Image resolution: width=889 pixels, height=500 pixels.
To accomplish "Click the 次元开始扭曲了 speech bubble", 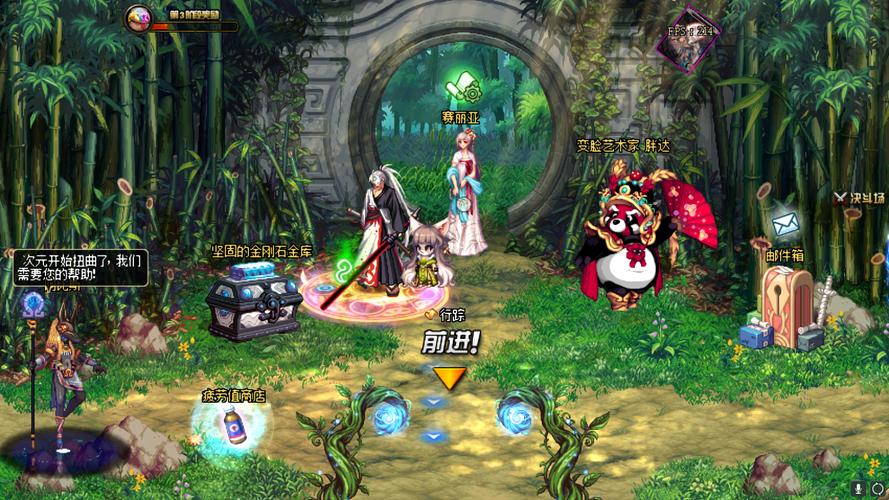I will point(82,266).
